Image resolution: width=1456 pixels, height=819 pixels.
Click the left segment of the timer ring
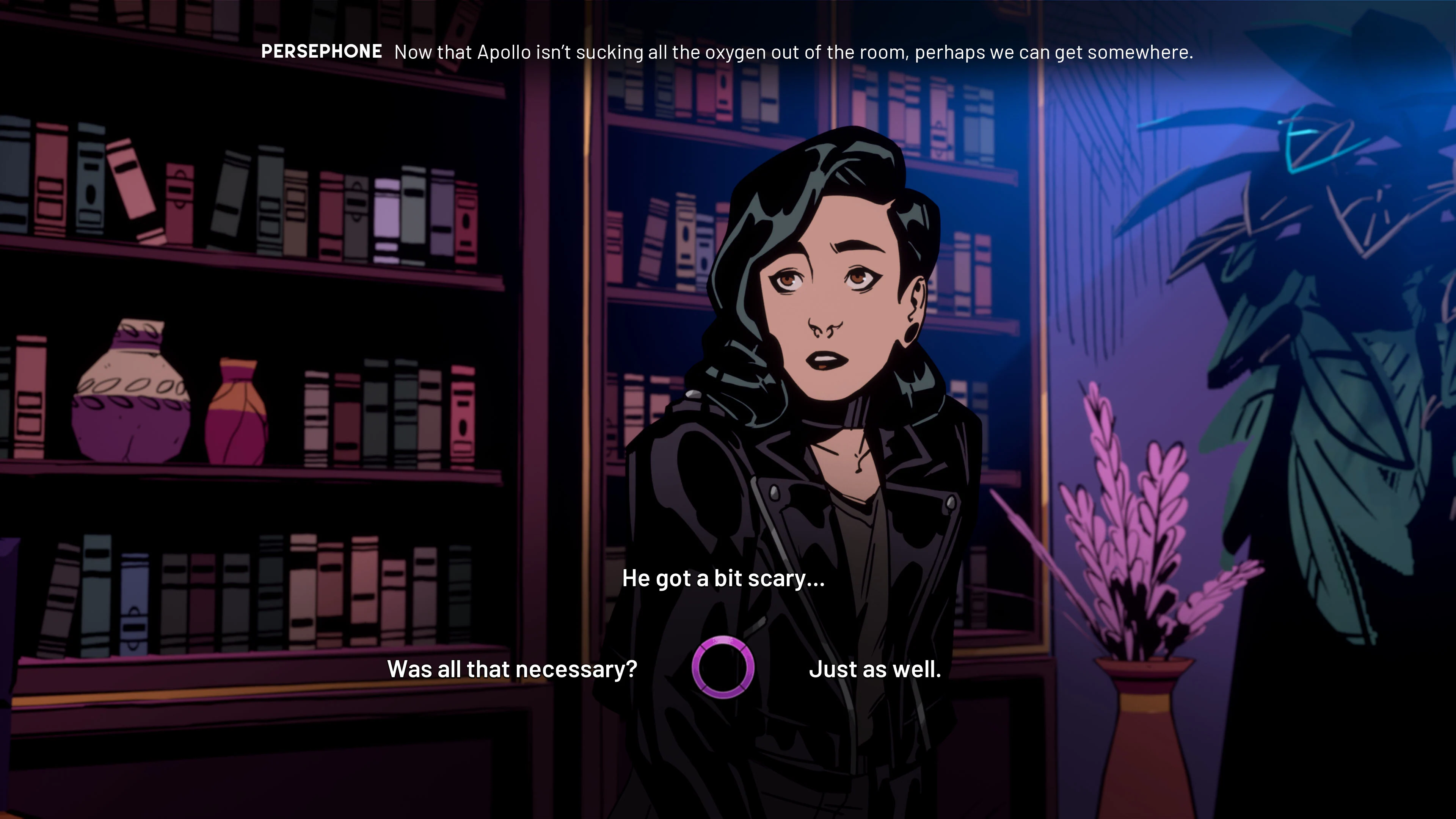tap(697, 667)
